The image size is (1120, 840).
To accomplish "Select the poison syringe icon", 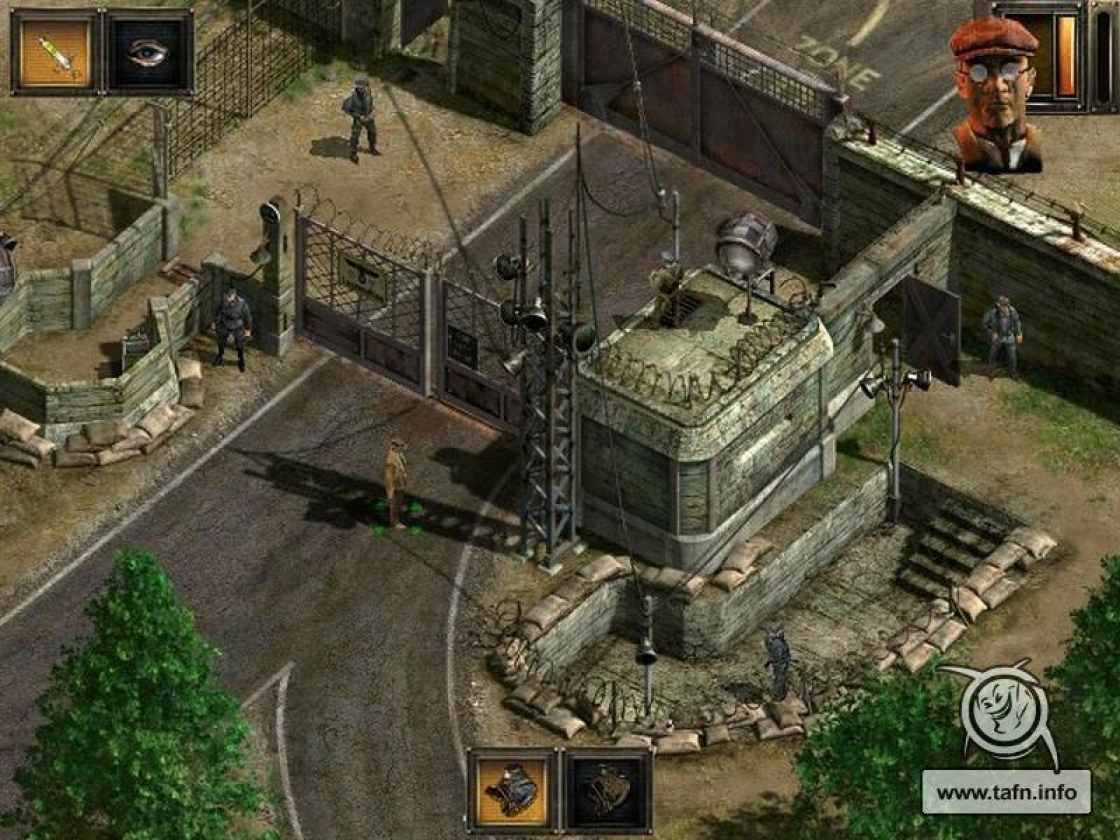I will pyautogui.click(x=56, y=52).
